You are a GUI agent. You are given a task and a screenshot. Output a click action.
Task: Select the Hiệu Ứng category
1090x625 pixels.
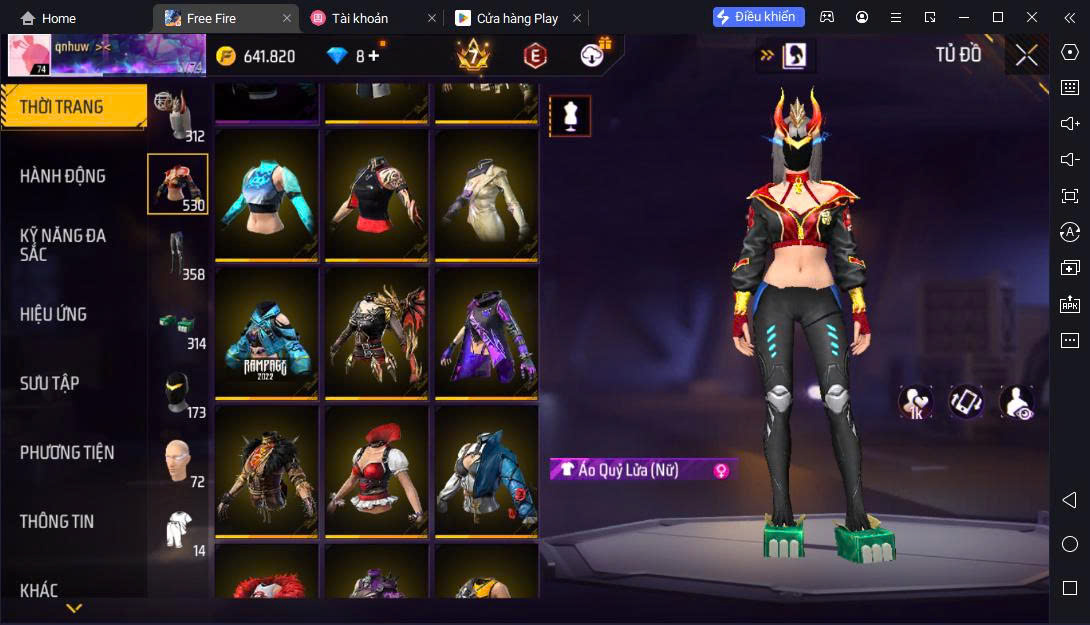click(x=54, y=314)
